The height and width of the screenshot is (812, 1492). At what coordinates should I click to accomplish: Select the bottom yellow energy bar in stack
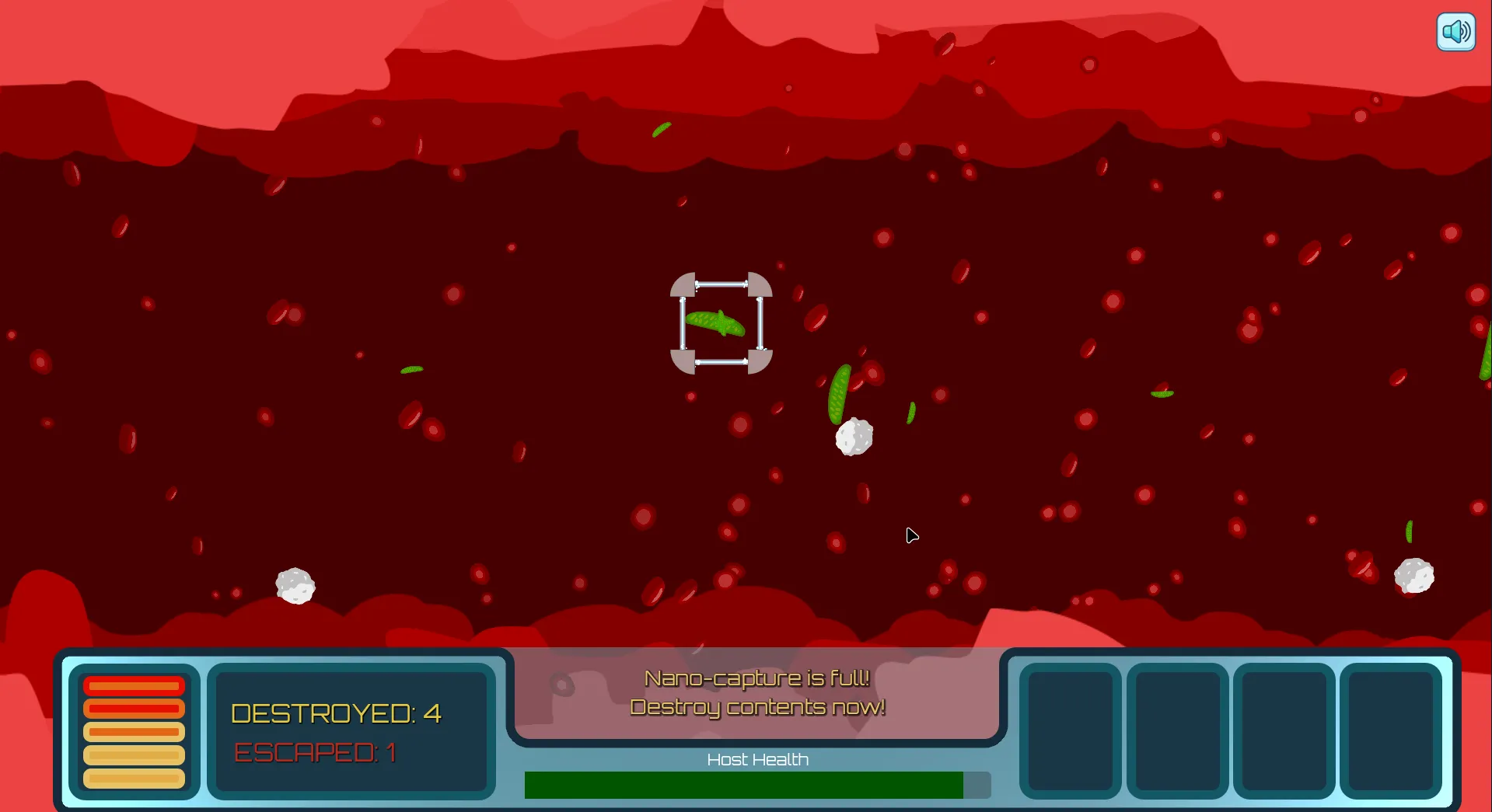(x=133, y=779)
